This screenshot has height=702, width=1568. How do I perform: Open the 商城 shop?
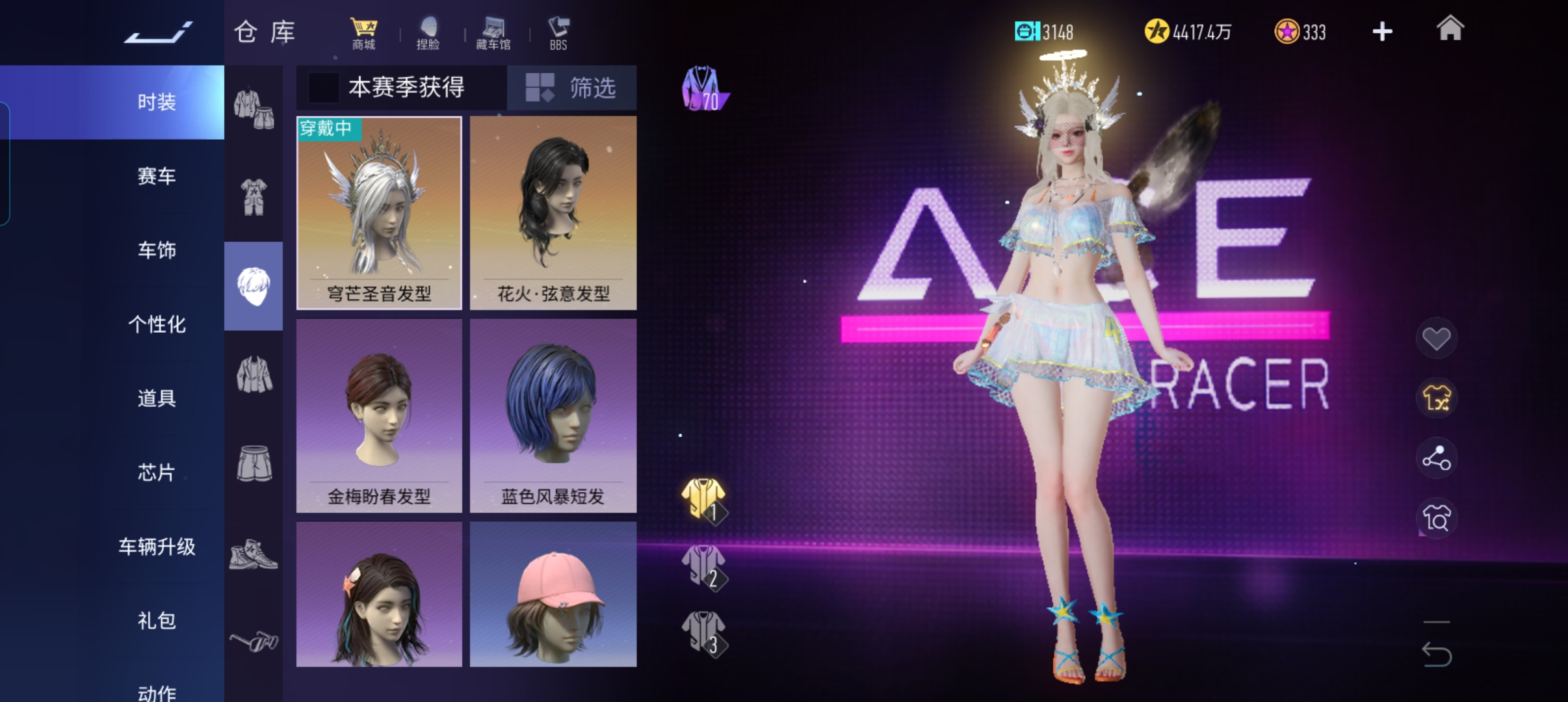point(363,33)
